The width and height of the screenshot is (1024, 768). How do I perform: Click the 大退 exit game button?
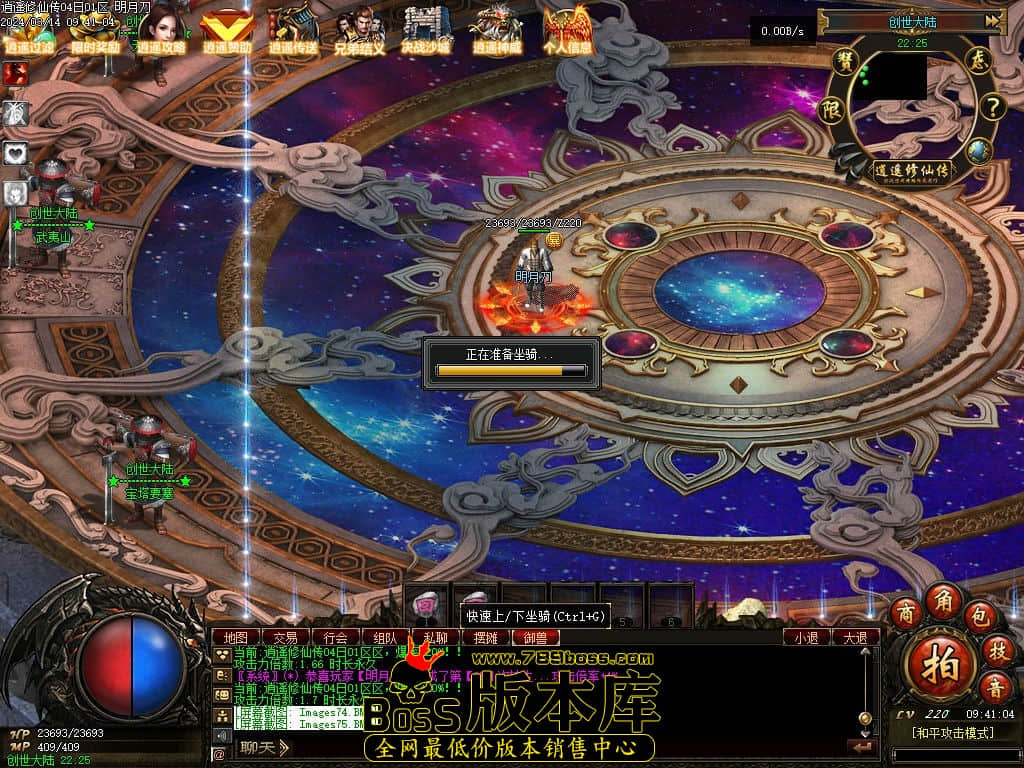point(856,637)
